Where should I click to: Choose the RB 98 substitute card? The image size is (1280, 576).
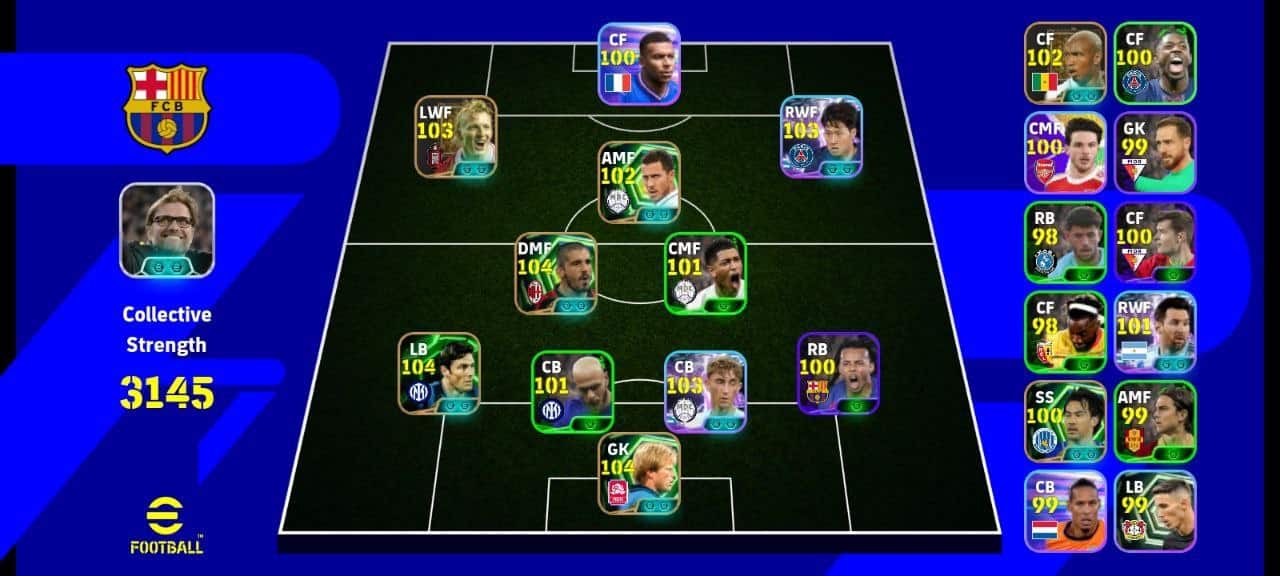pos(1065,242)
